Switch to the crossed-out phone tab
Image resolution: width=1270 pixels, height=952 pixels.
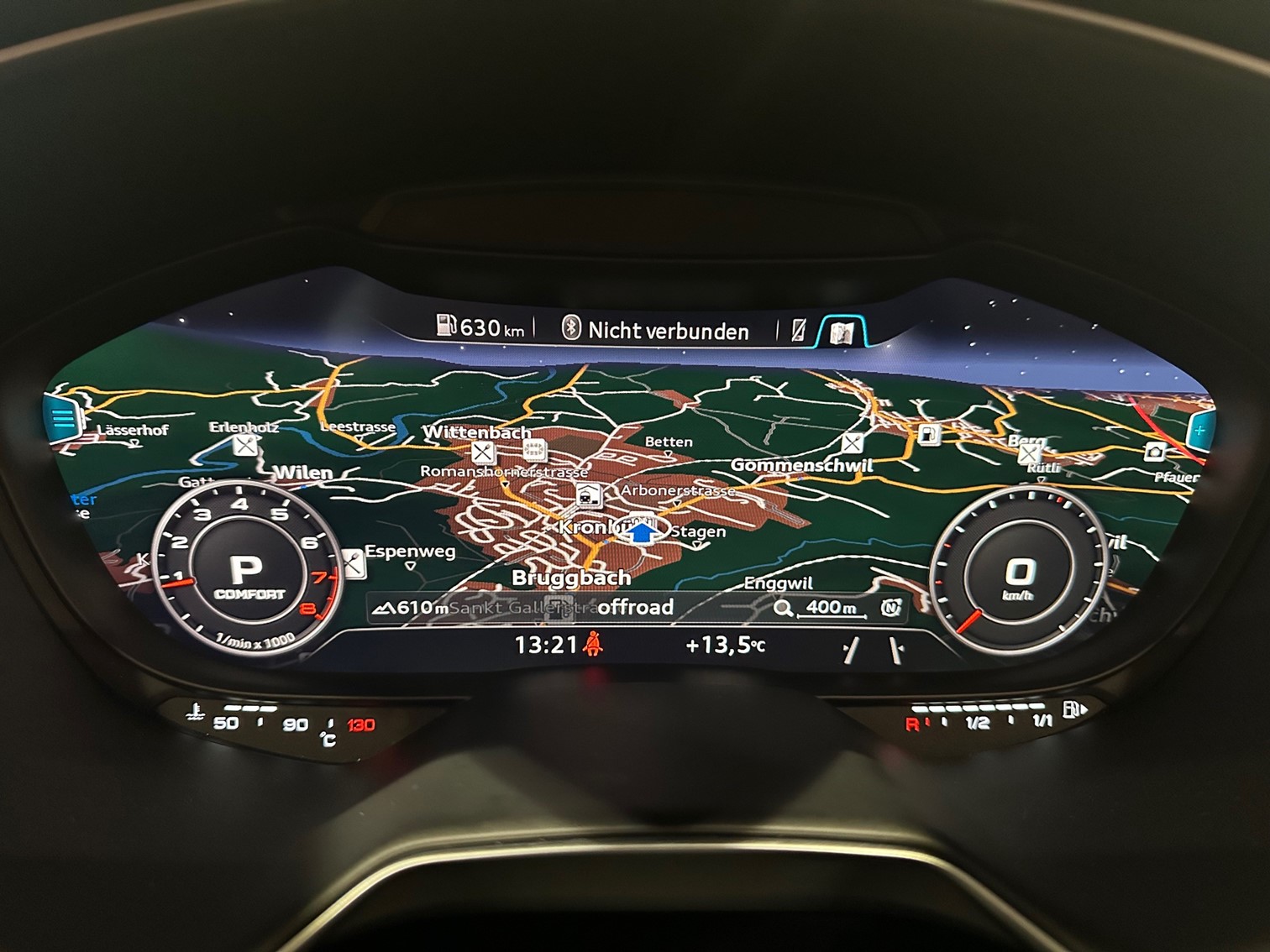[x=799, y=331]
